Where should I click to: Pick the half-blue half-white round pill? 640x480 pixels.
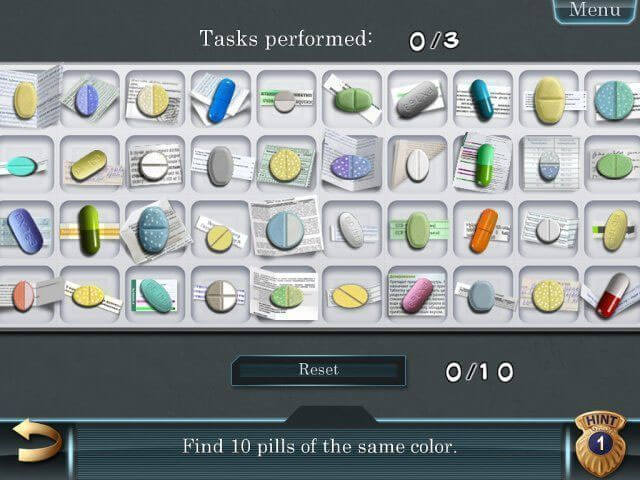coord(285,230)
